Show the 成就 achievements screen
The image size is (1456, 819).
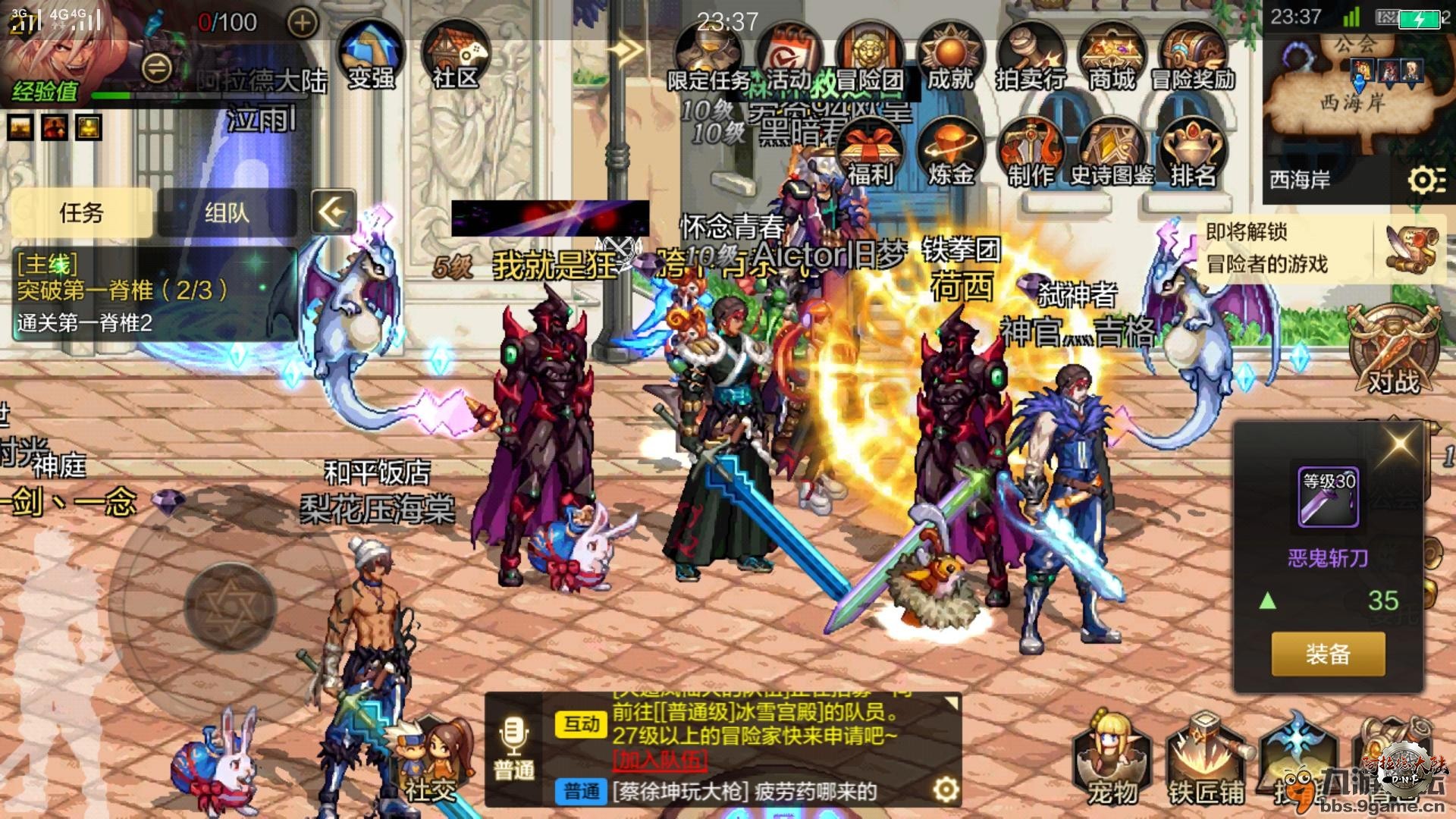pos(950,58)
